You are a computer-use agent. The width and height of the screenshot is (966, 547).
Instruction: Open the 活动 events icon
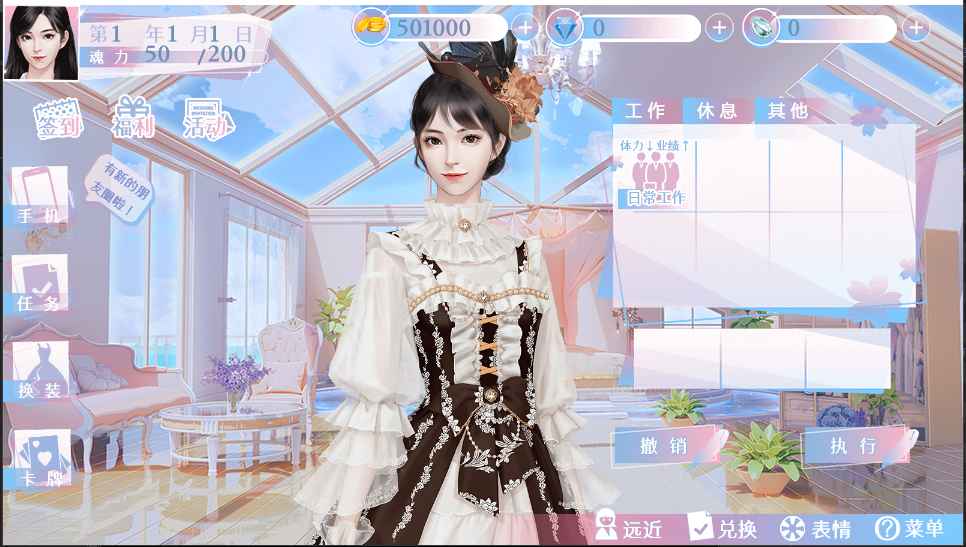[208, 120]
